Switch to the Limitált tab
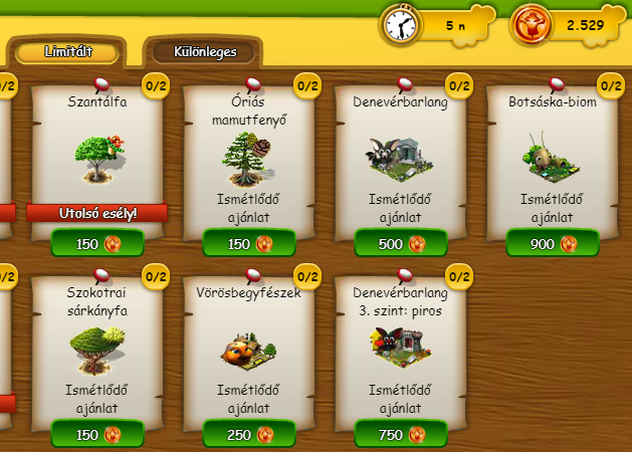 (68, 51)
